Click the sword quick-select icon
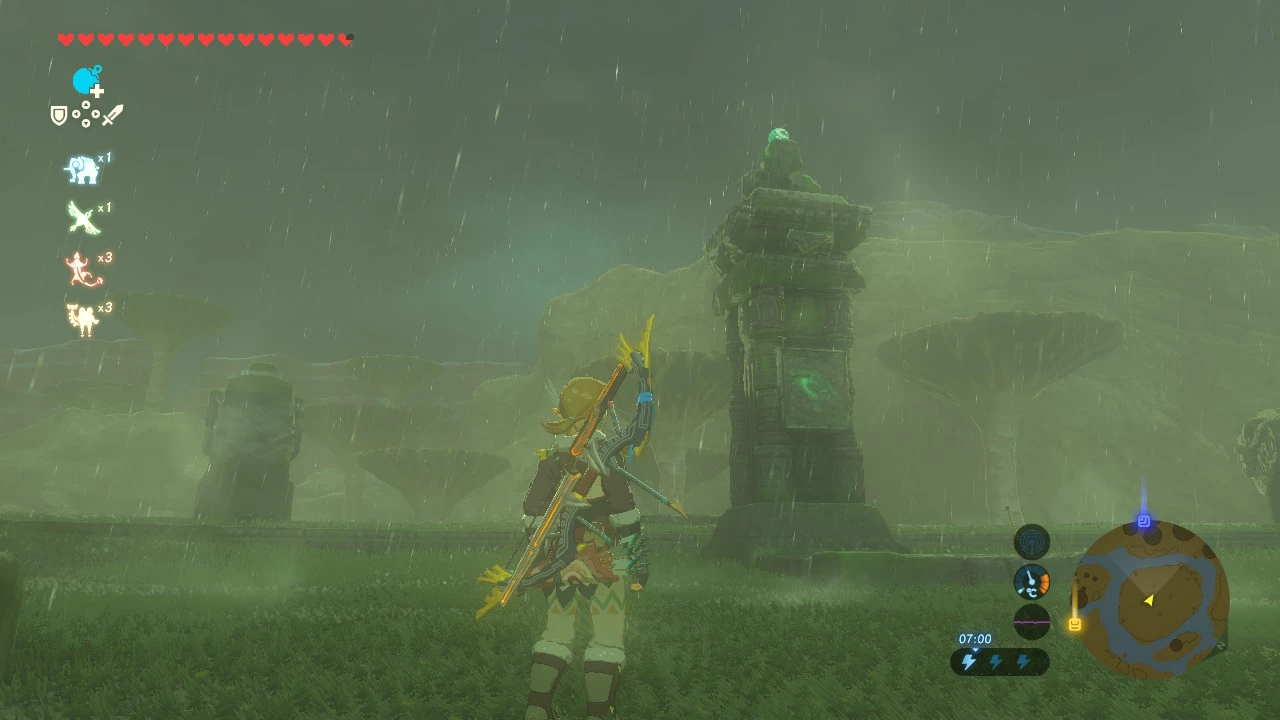The height and width of the screenshot is (720, 1280). click(x=112, y=115)
